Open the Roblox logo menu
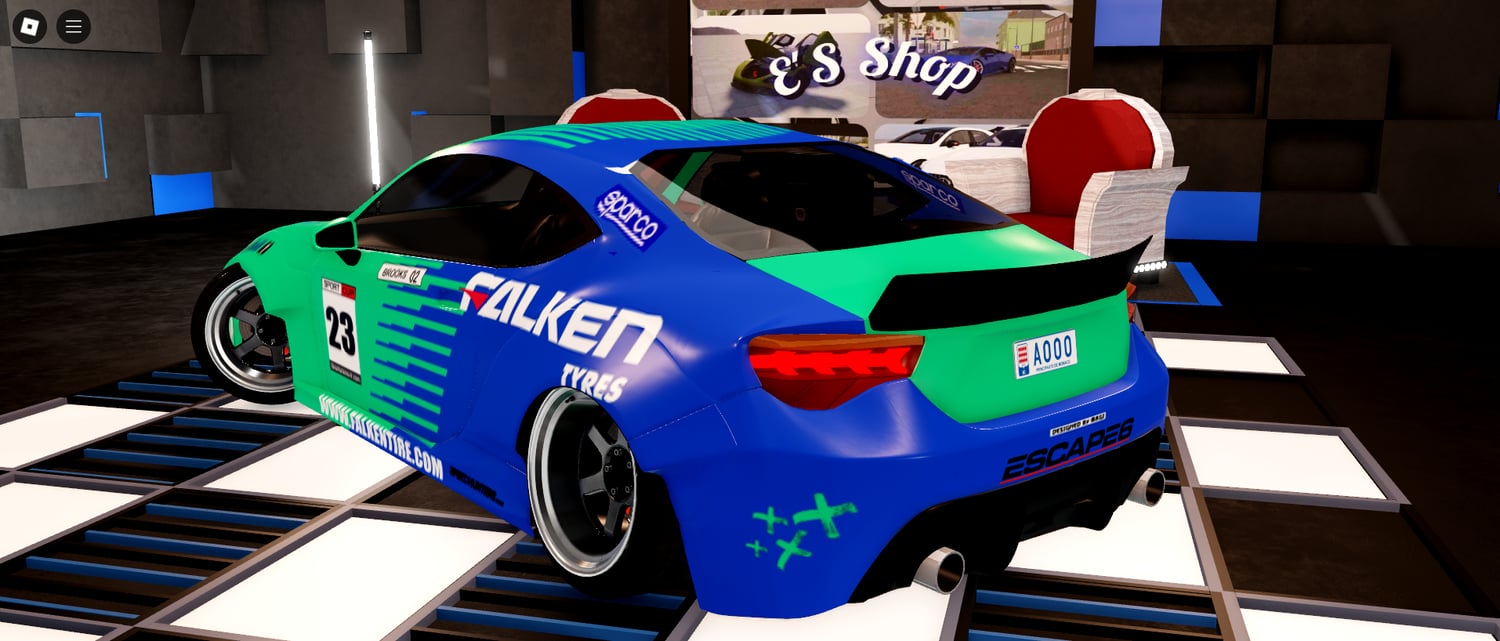 pos(30,26)
